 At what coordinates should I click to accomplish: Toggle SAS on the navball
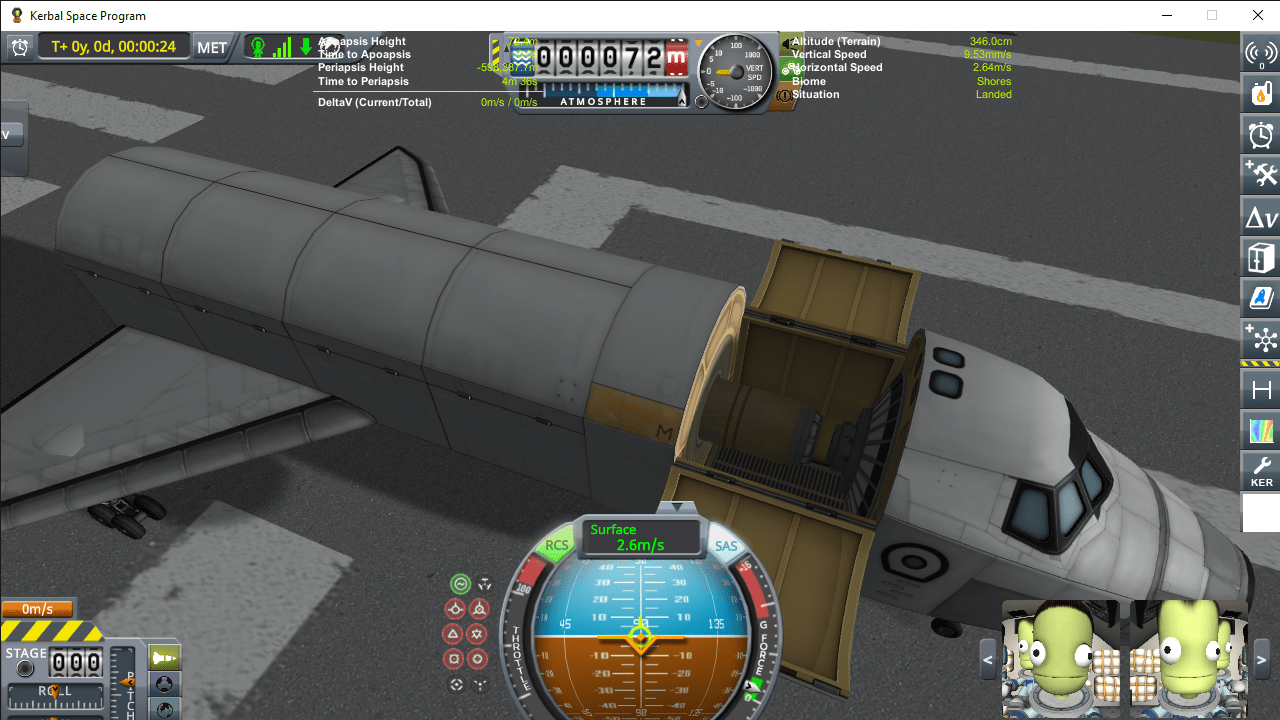pyautogui.click(x=726, y=546)
